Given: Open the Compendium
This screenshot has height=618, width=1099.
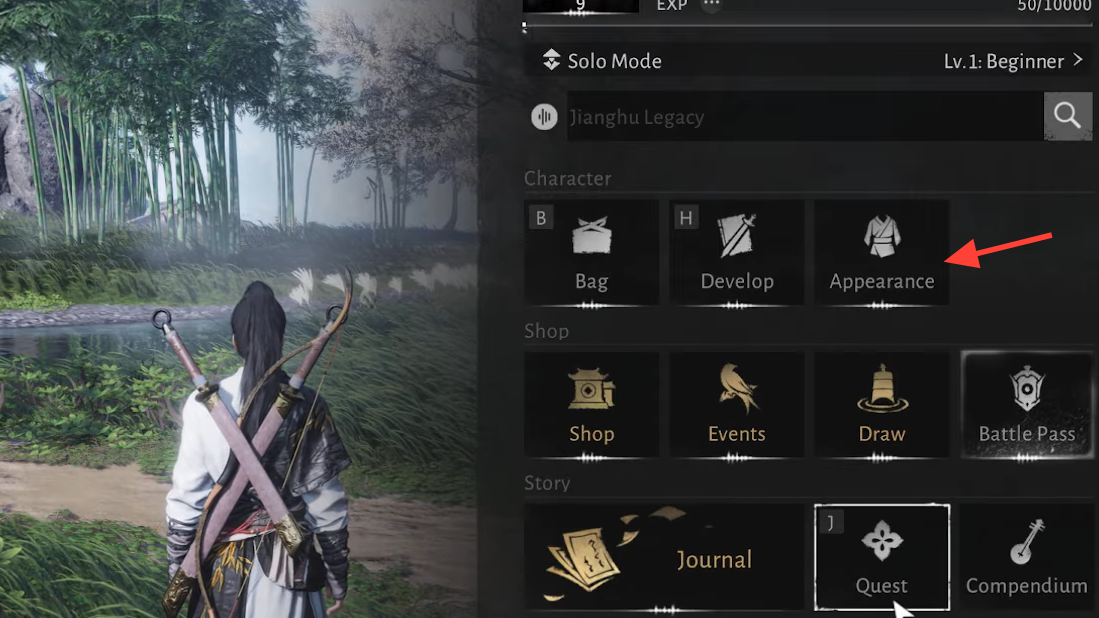Looking at the screenshot, I should coord(1026,557).
